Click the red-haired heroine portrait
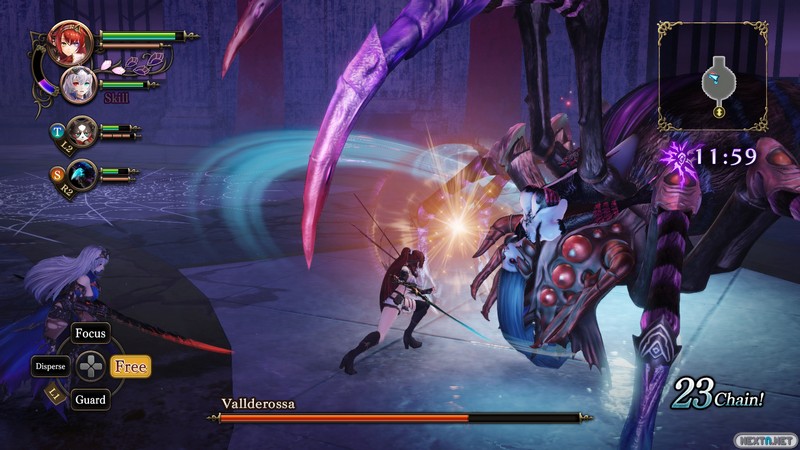800x450 pixels. click(x=70, y=43)
